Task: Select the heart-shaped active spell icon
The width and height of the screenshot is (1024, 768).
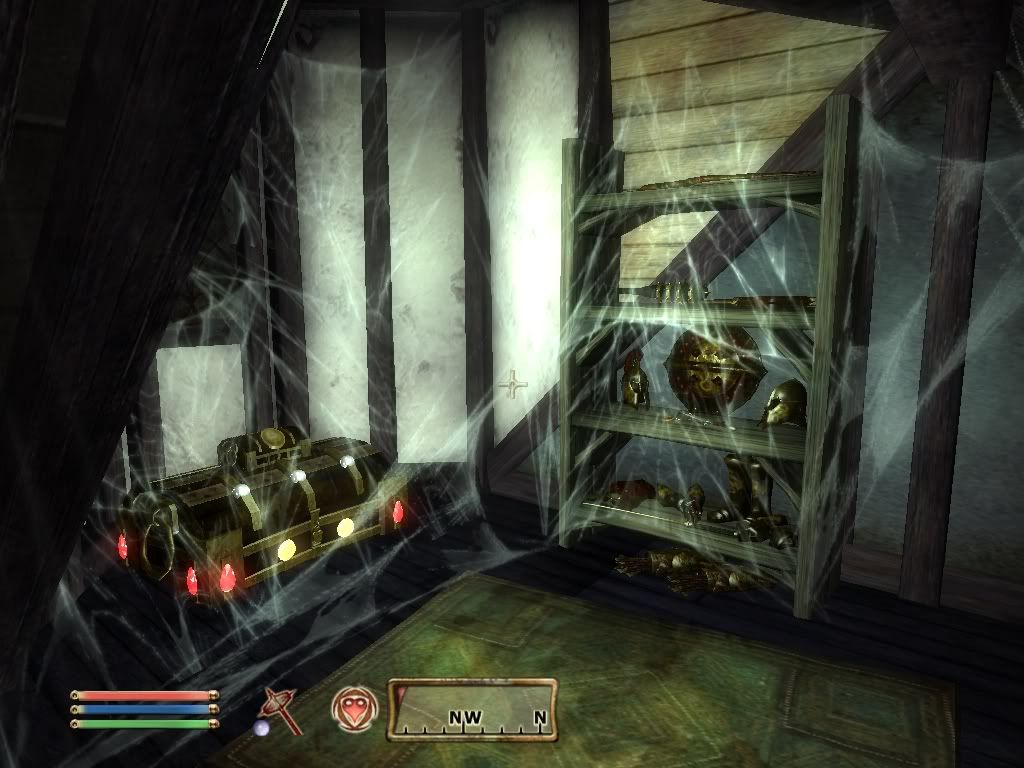Action: pyautogui.click(x=354, y=708)
